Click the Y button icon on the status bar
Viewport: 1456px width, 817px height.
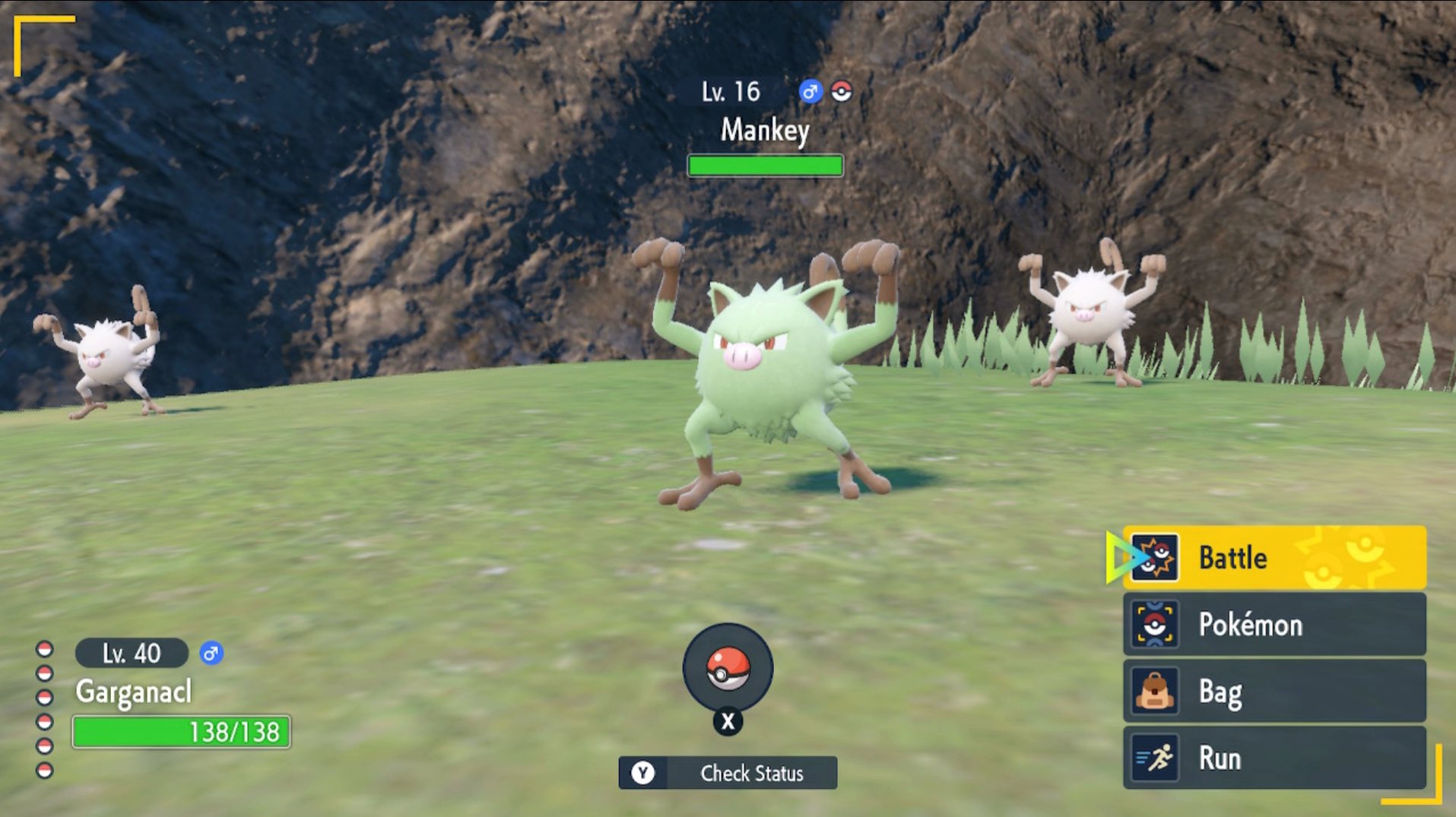pos(645,774)
